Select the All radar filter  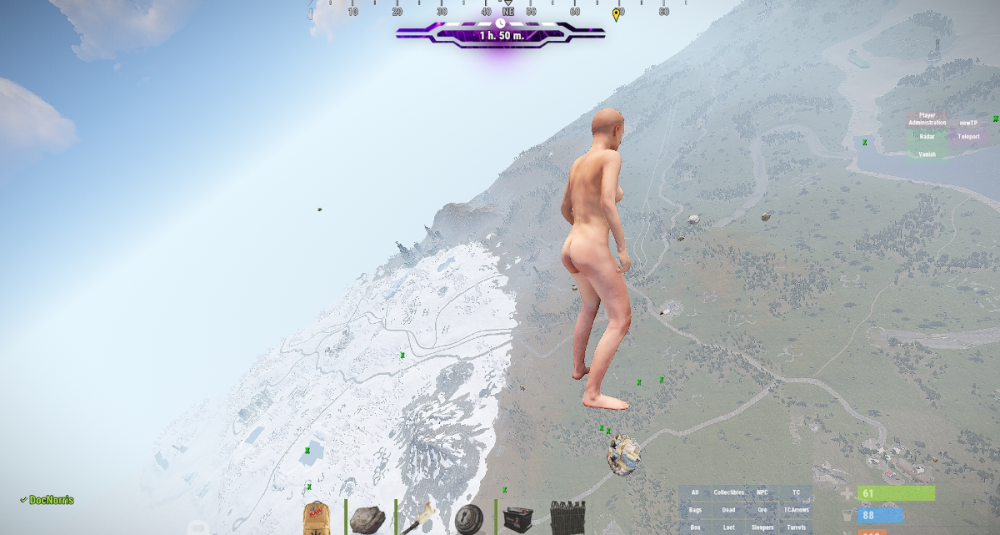[x=695, y=493]
